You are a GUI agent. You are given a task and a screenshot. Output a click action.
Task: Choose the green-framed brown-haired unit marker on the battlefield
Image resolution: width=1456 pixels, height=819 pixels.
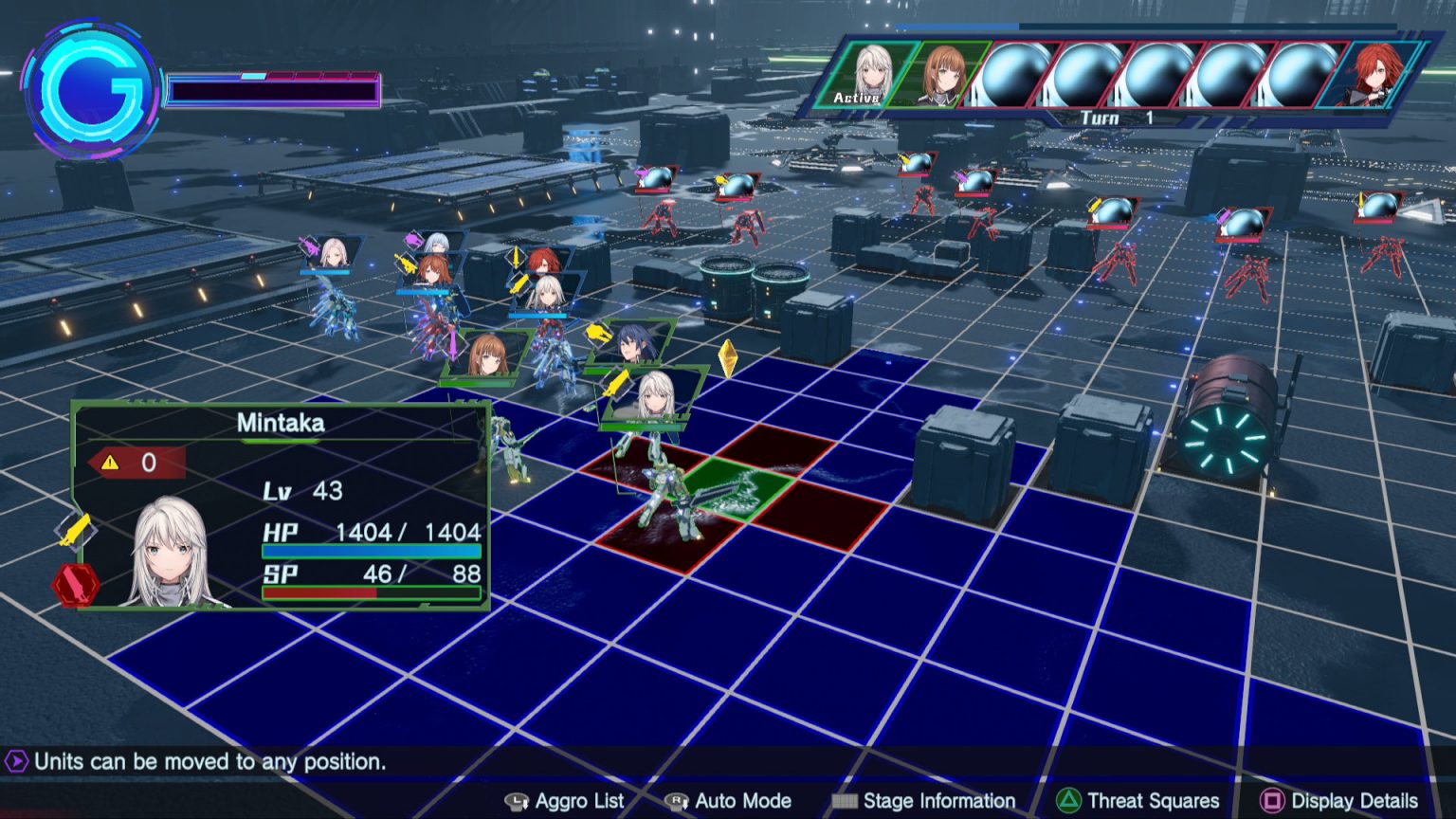[x=487, y=356]
